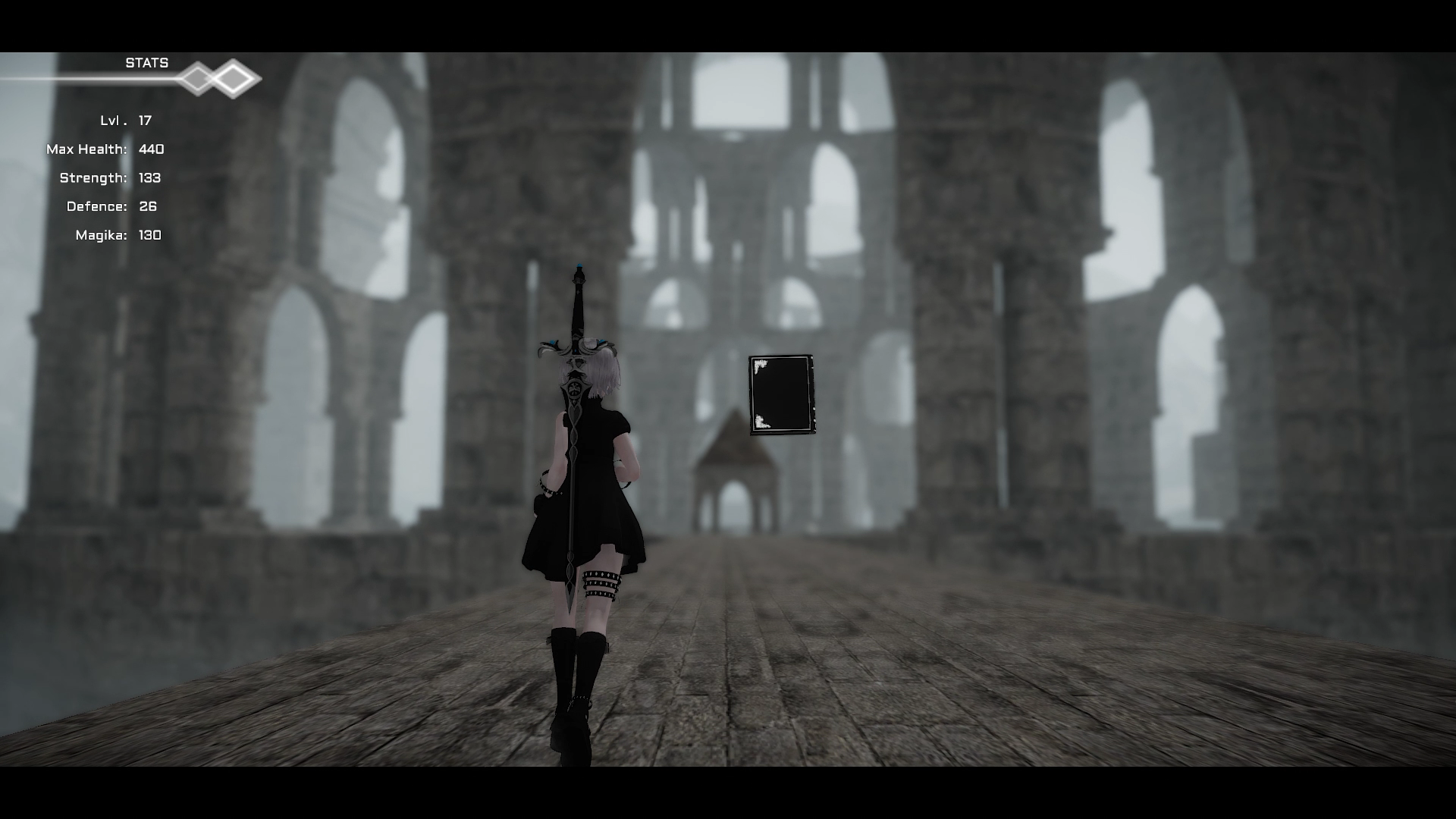This screenshot has height=819, width=1456.
Task: Click the floating black grimoire book companion
Action: [x=781, y=396]
